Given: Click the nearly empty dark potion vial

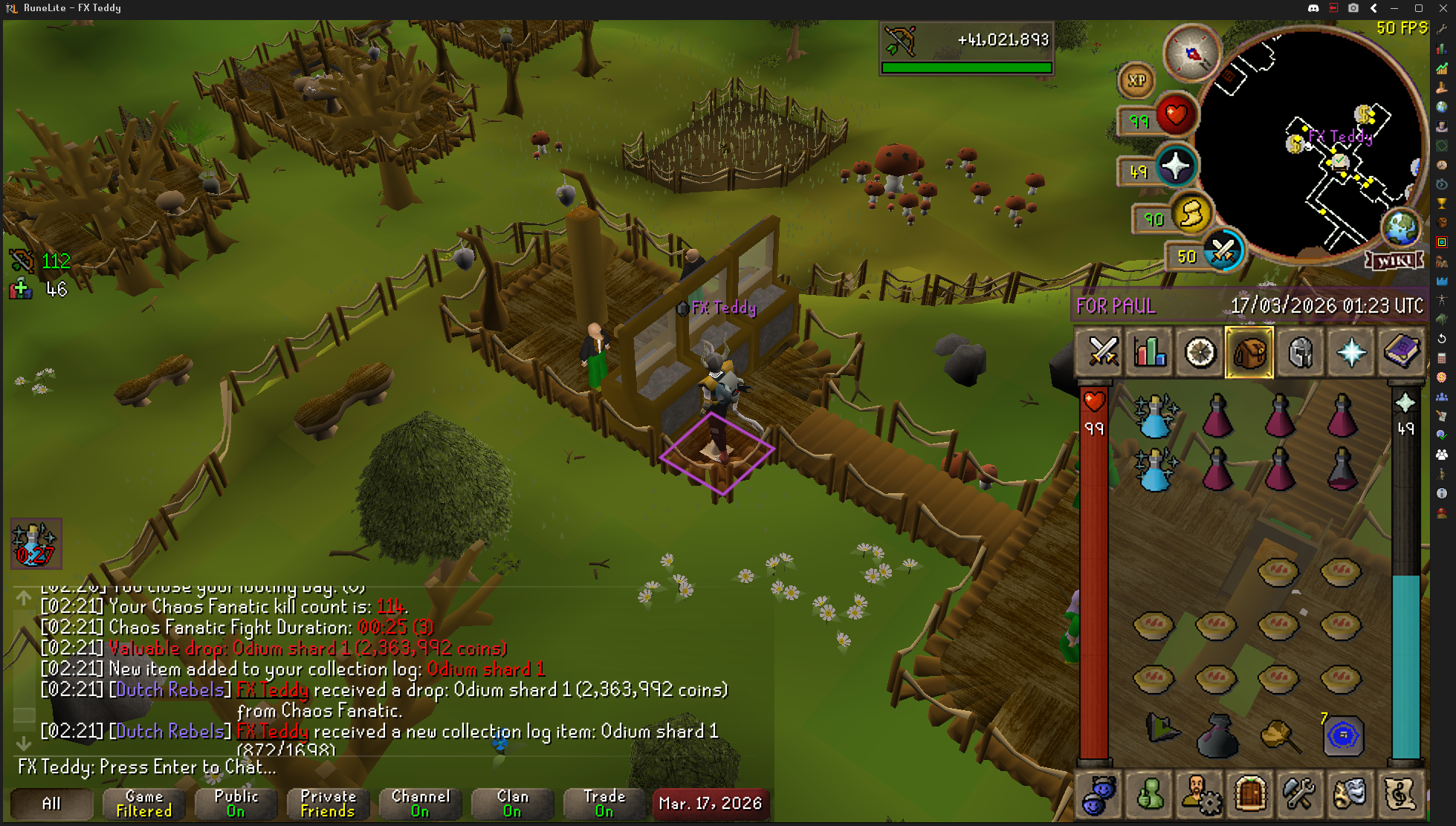Looking at the screenshot, I should point(1342,469).
